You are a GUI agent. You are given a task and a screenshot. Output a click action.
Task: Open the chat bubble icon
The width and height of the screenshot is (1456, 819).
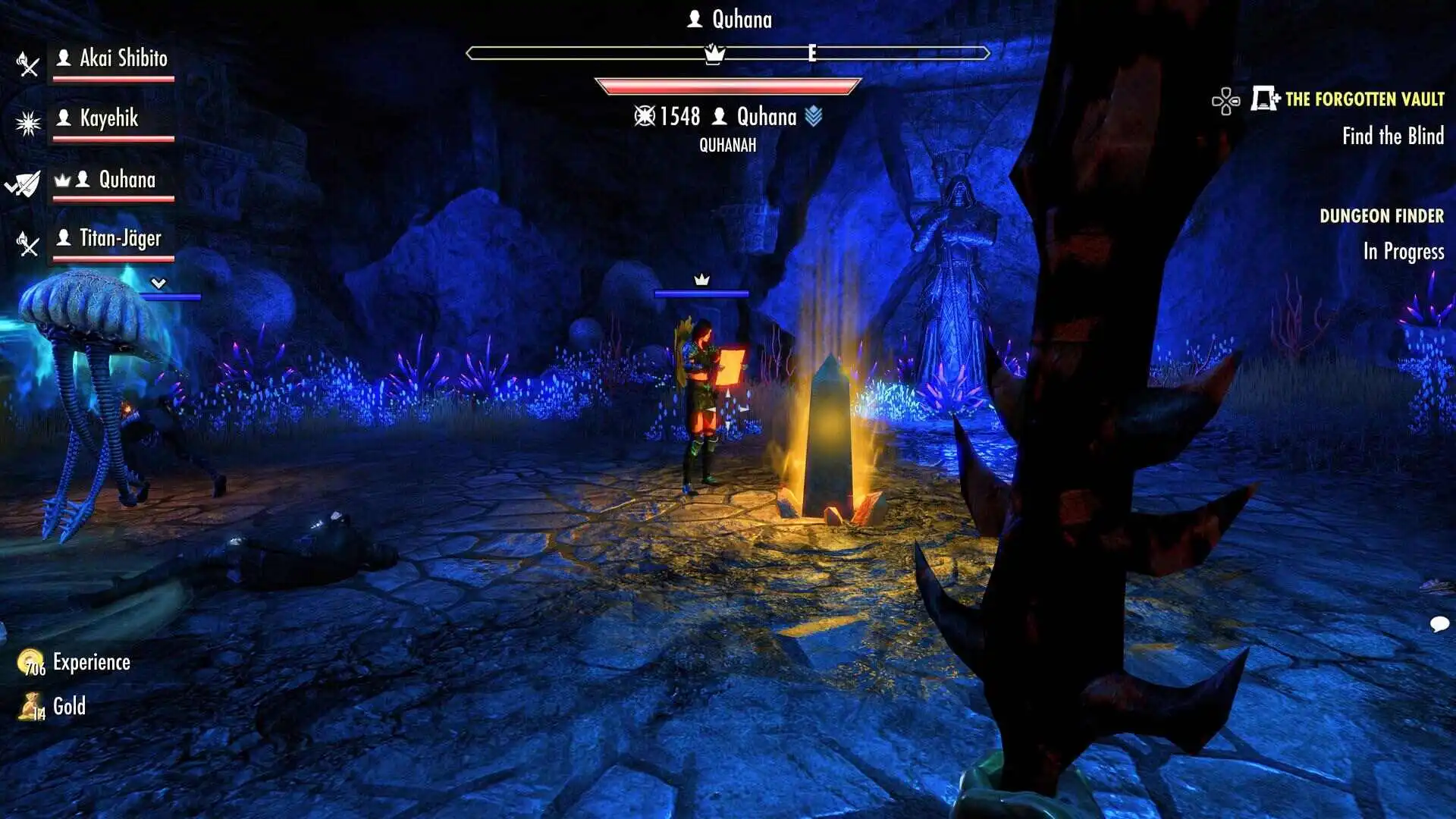(x=1439, y=624)
